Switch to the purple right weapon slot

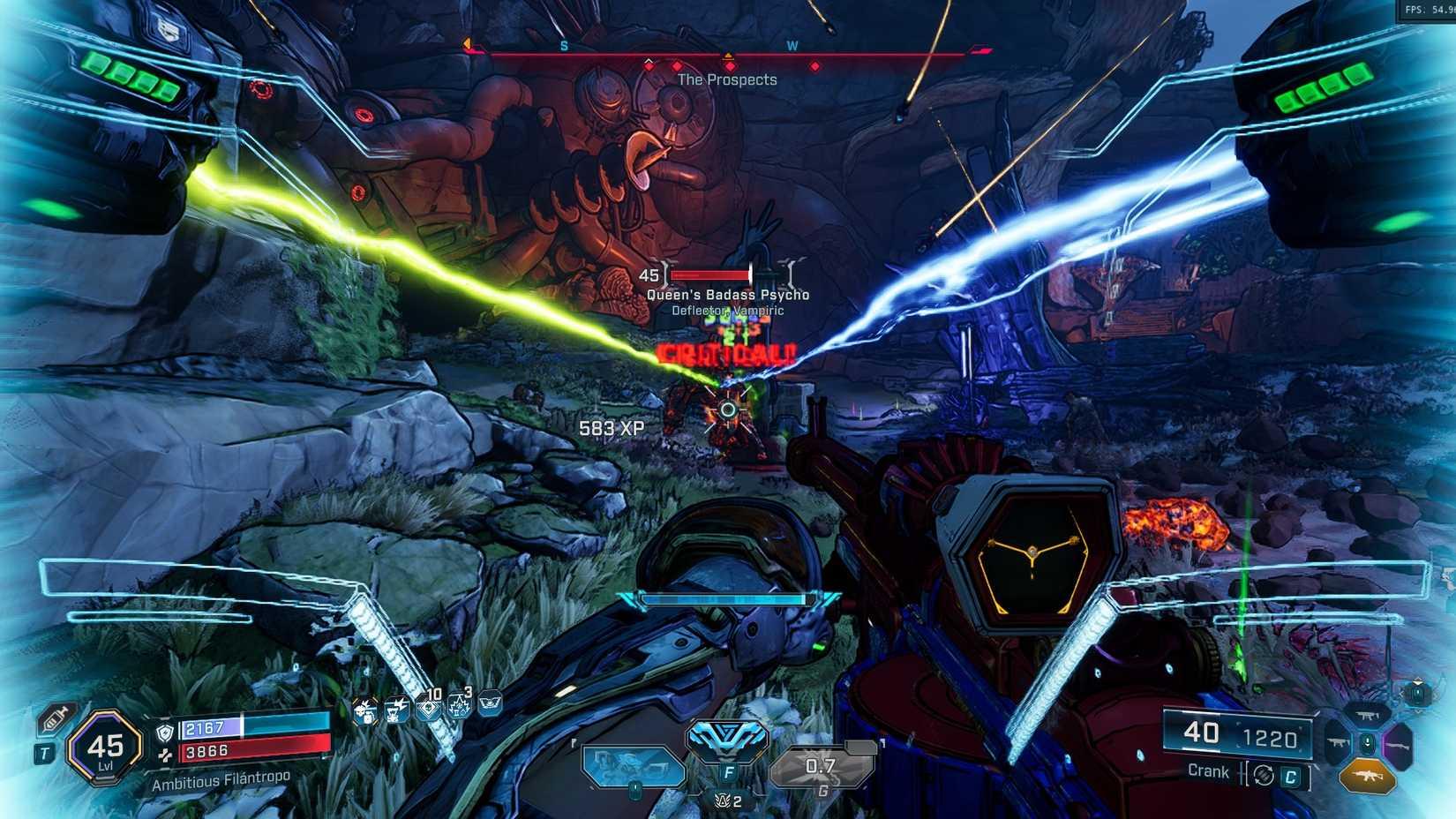tap(1396, 744)
